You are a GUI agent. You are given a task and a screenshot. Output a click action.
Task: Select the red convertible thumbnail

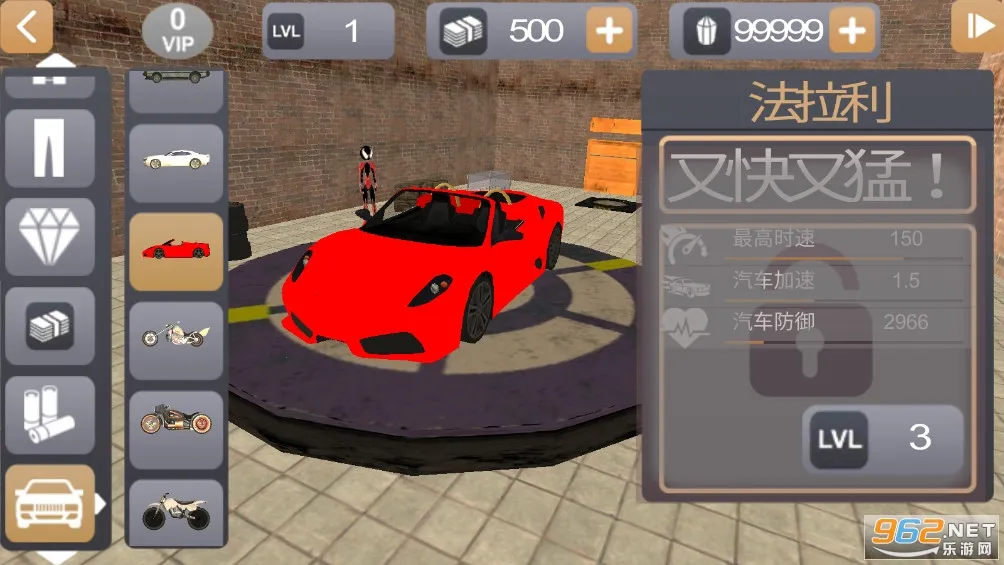176,250
